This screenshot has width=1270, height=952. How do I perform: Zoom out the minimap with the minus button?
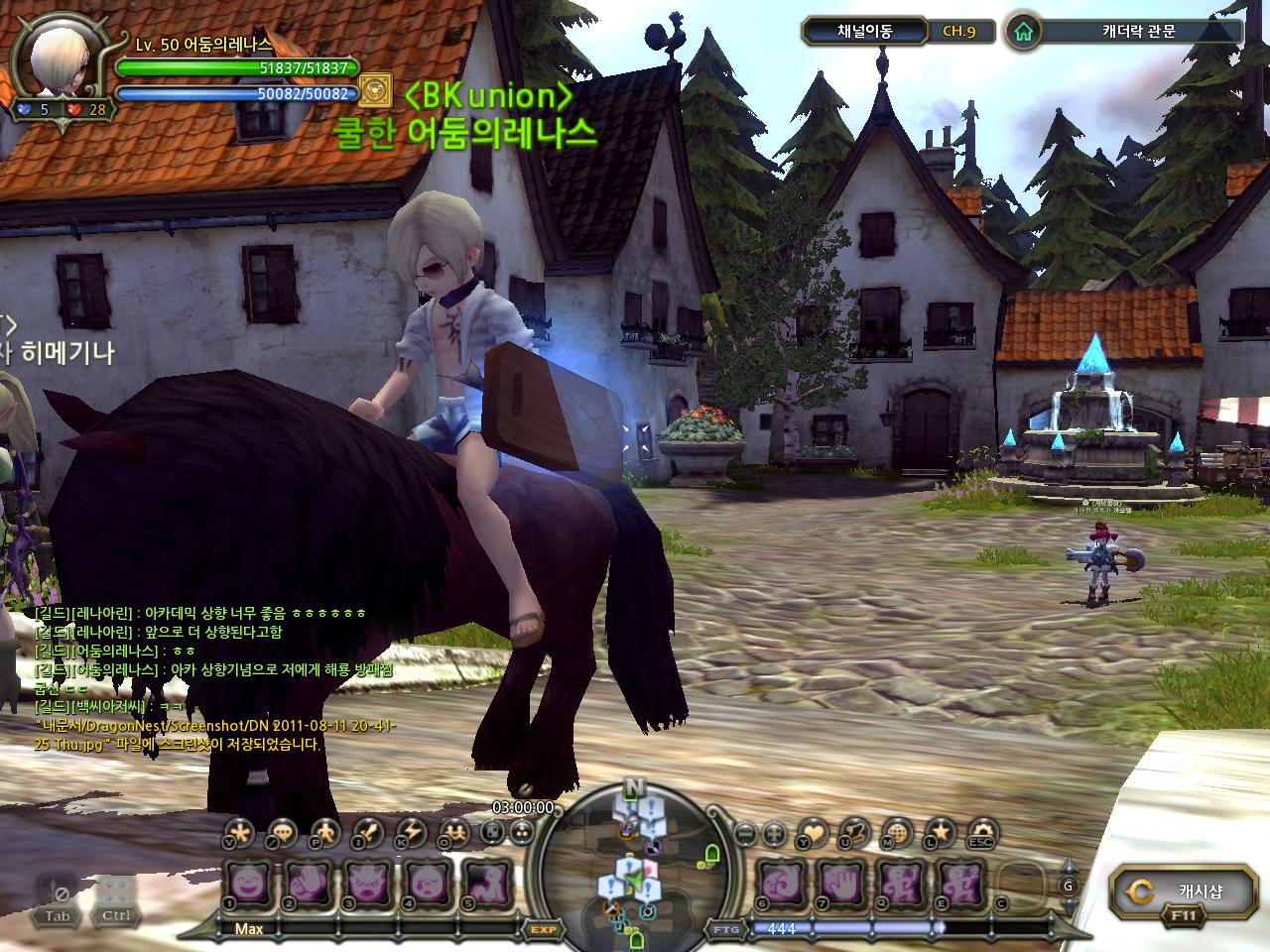point(747,833)
